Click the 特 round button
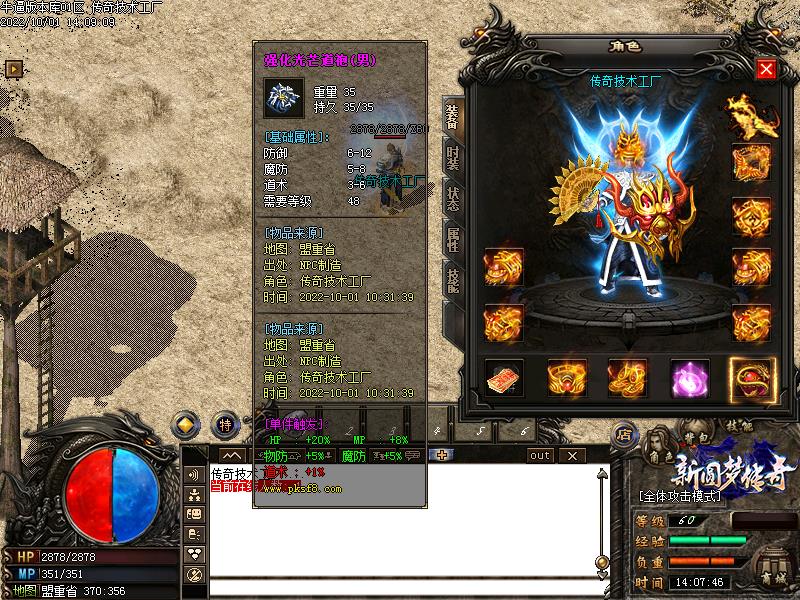 click(226, 425)
